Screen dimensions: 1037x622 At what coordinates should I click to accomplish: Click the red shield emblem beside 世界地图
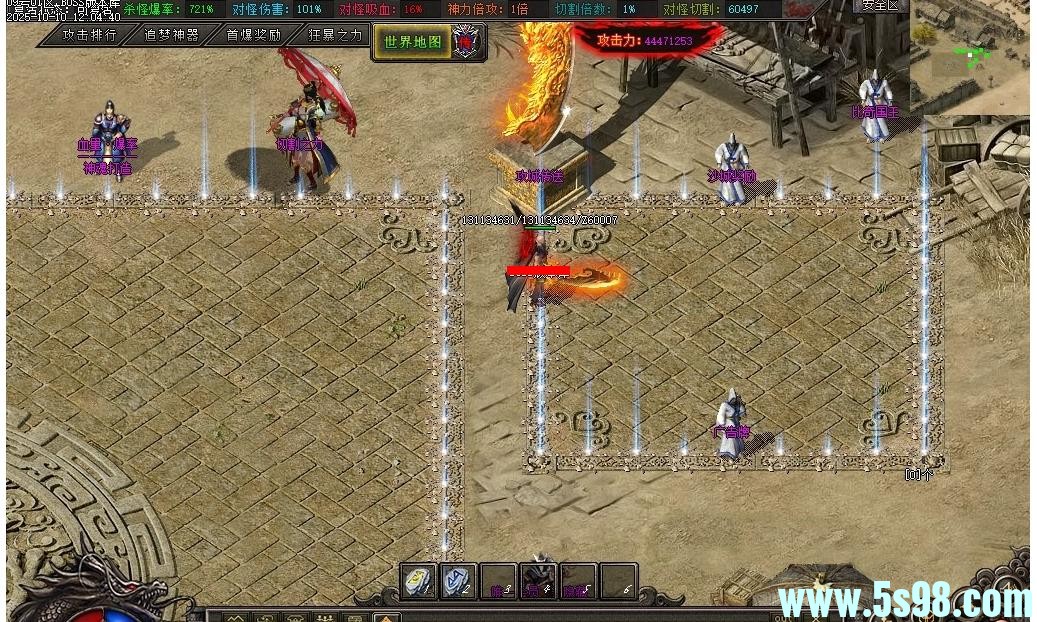[466, 41]
